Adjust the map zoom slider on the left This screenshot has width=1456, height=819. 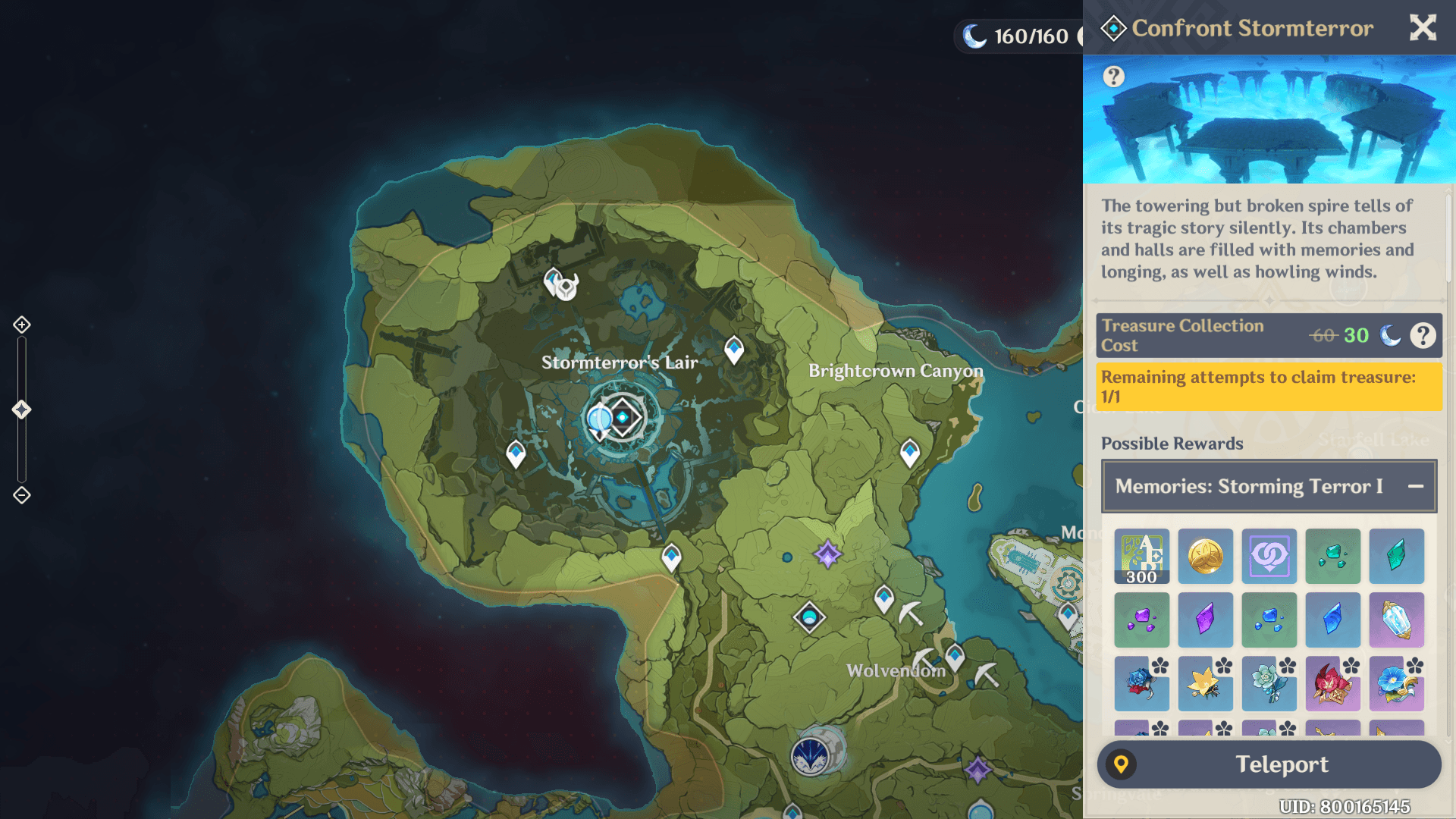click(x=20, y=408)
